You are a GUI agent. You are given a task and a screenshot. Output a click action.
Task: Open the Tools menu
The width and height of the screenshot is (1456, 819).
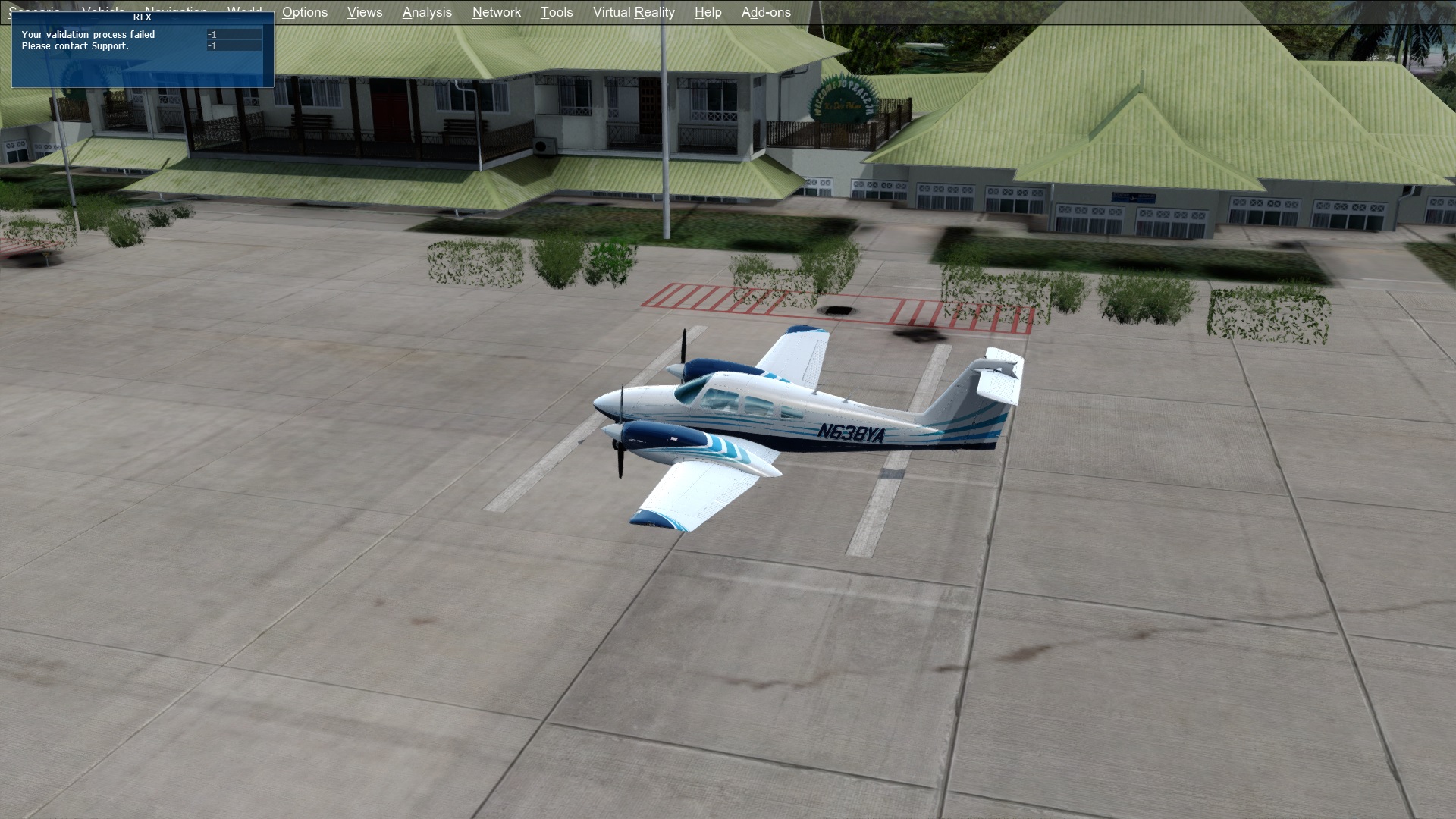(556, 12)
